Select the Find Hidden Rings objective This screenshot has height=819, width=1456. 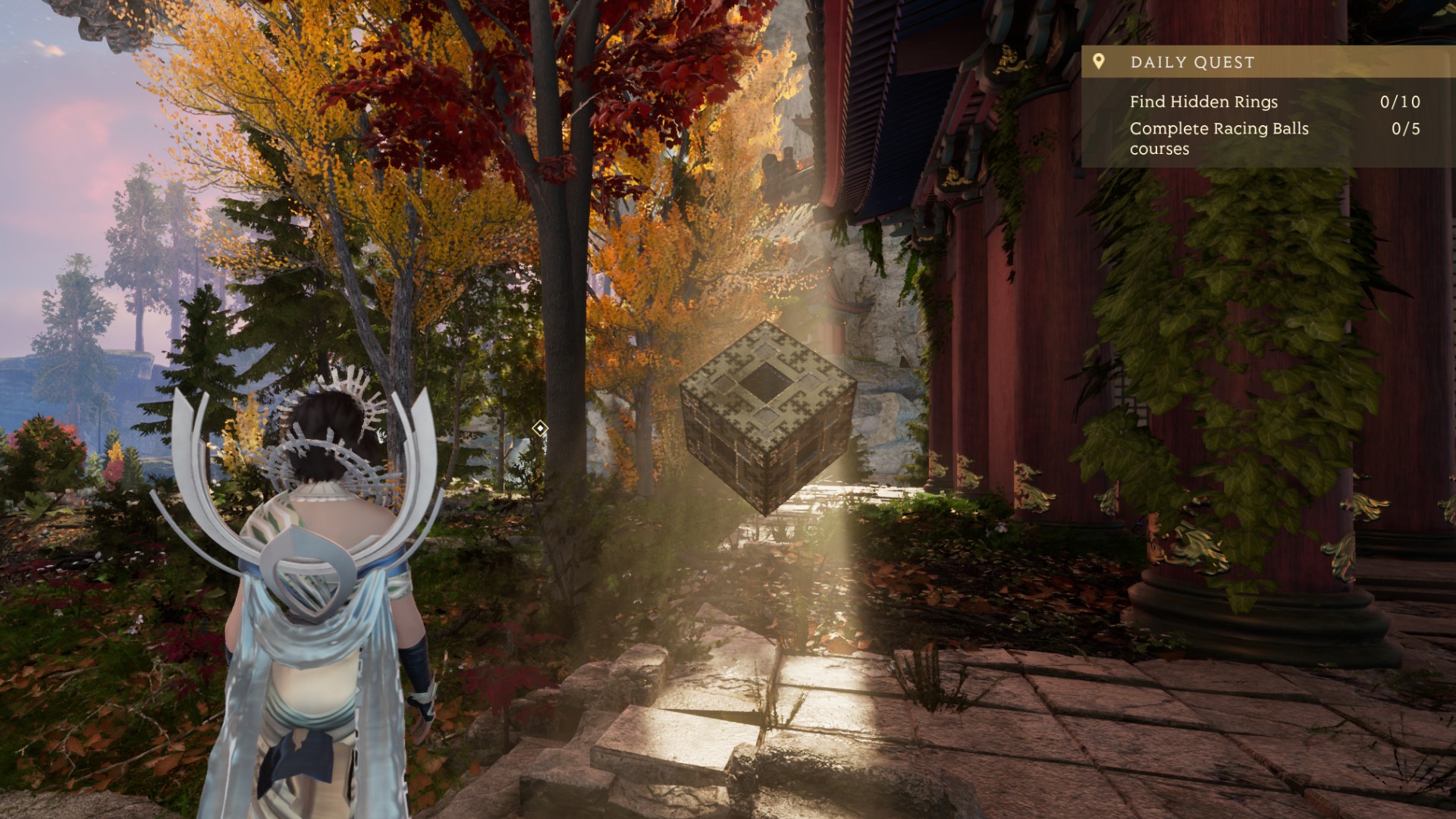(1203, 102)
